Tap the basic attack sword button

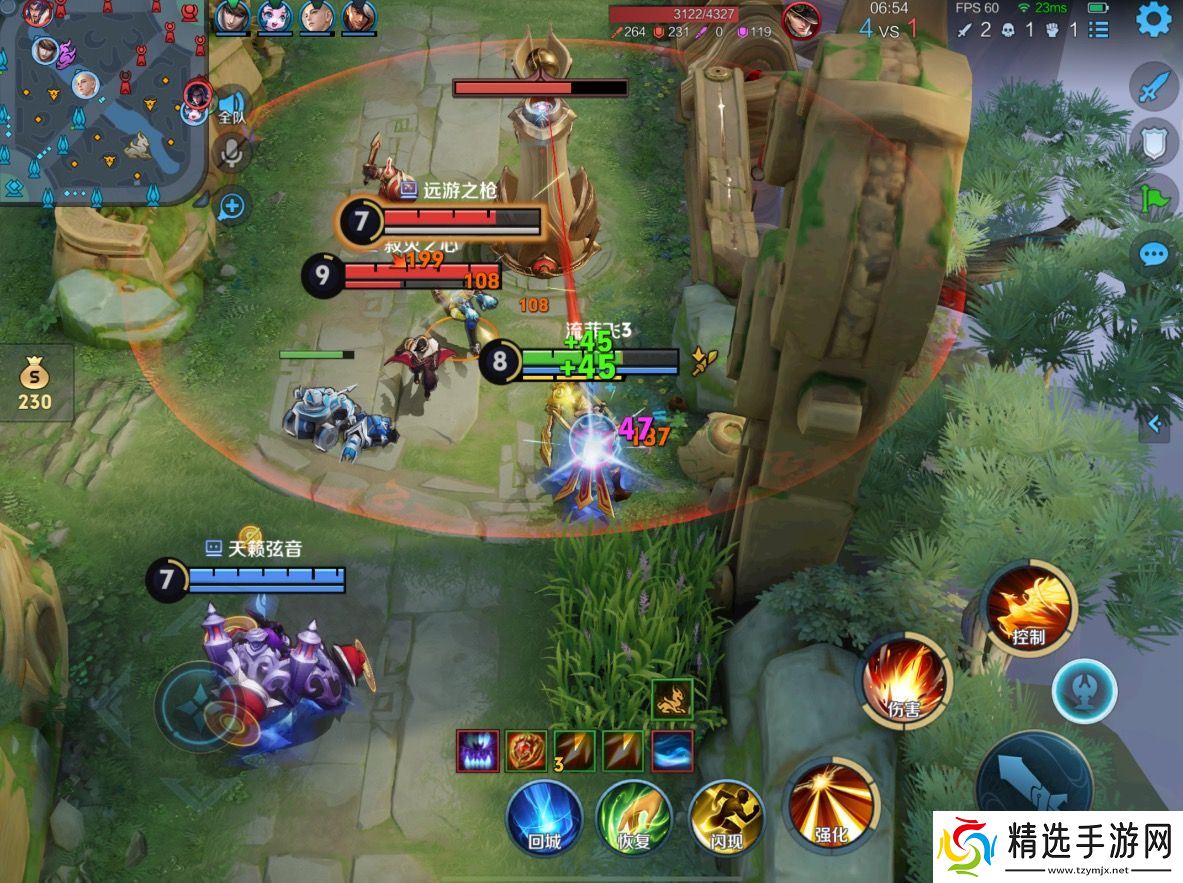[1034, 785]
